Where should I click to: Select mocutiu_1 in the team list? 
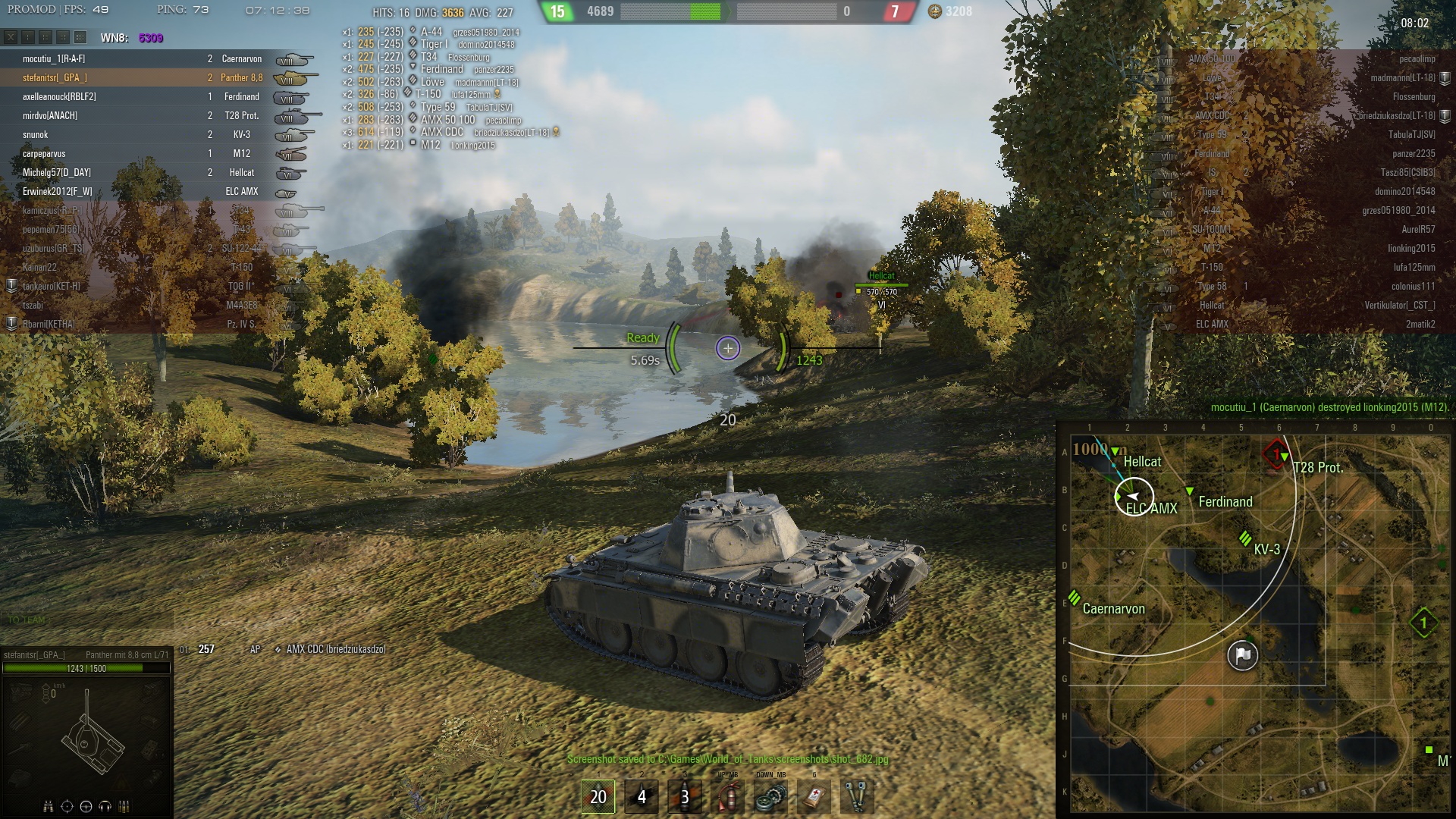[x=53, y=58]
